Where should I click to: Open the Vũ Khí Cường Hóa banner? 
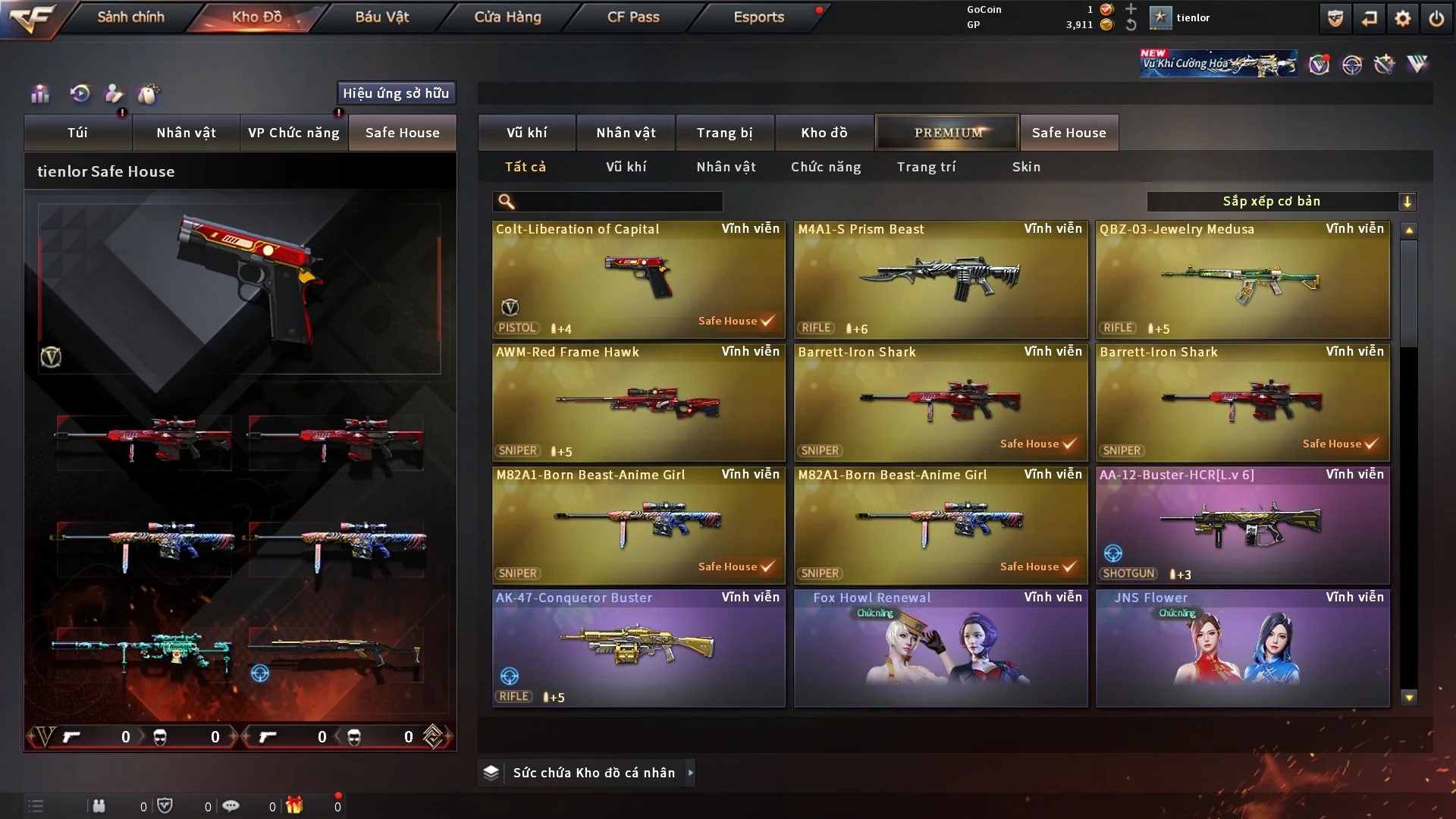click(1218, 64)
